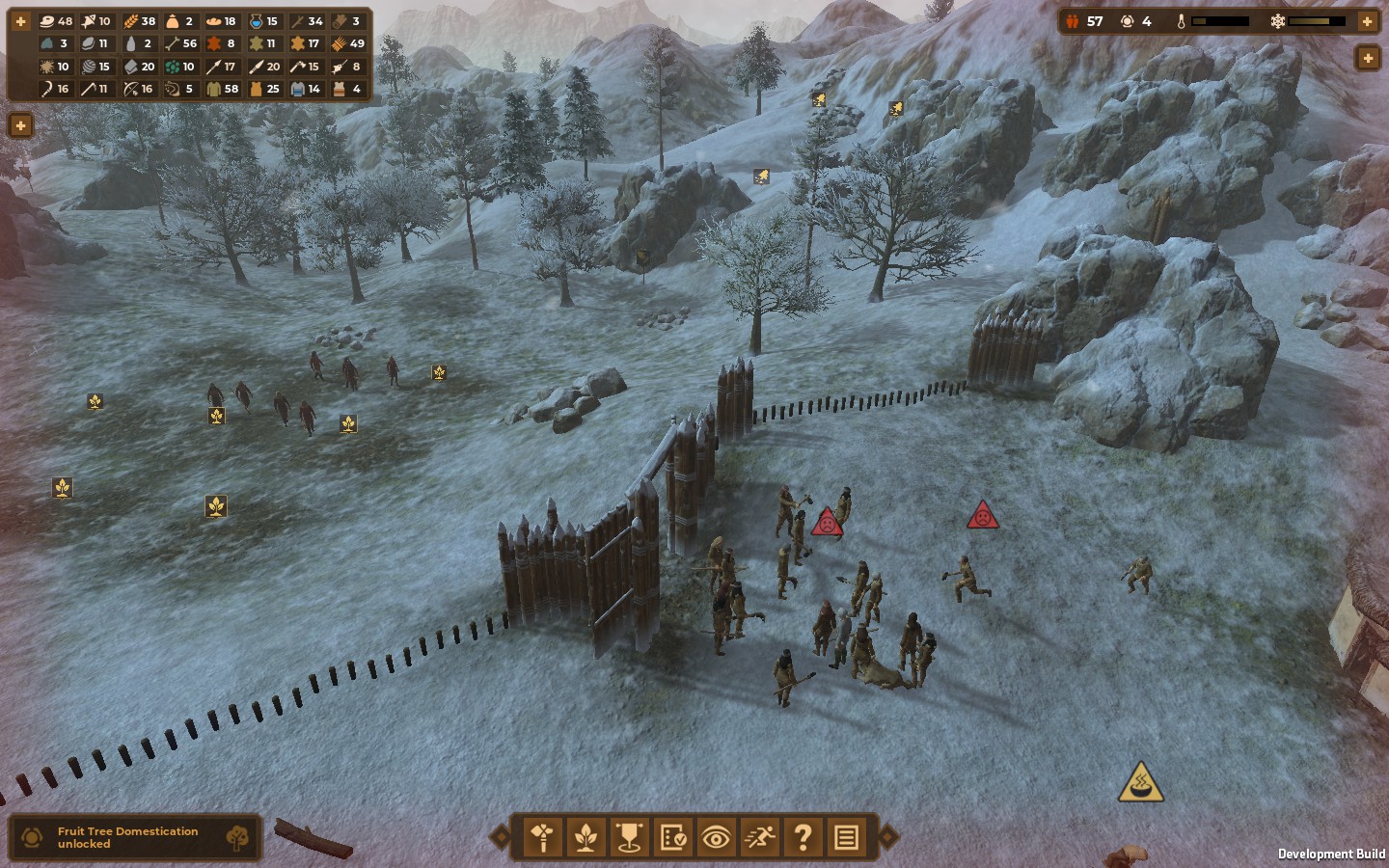Image resolution: width=1389 pixels, height=868 pixels.
Task: Click the yellow steaming bowl warning triangle
Action: (x=1140, y=783)
